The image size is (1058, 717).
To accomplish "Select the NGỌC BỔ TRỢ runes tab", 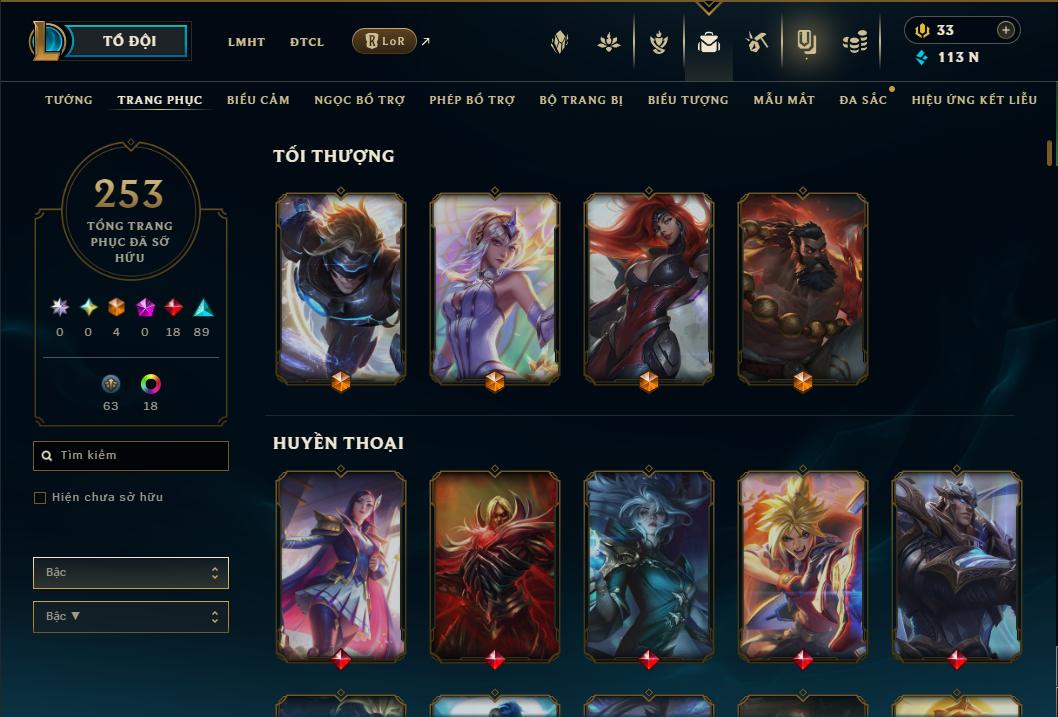I will pyautogui.click(x=359, y=100).
